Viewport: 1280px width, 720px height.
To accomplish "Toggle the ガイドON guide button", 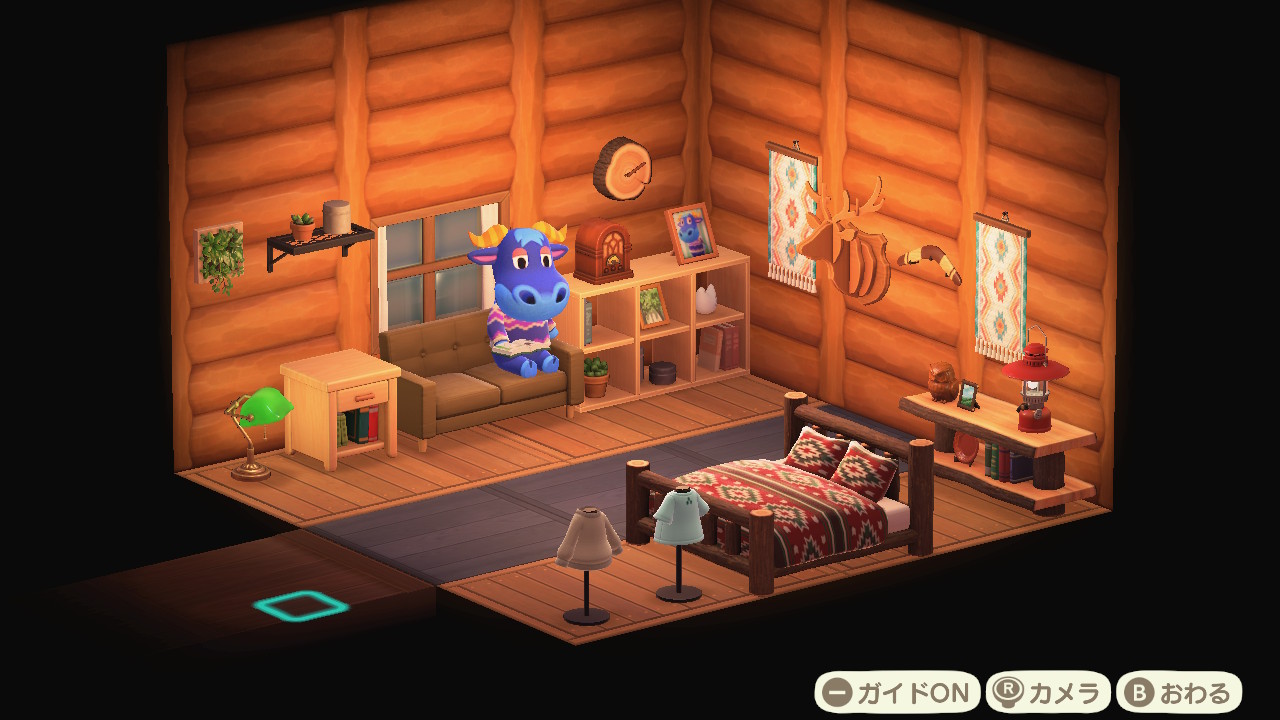I will 897,692.
